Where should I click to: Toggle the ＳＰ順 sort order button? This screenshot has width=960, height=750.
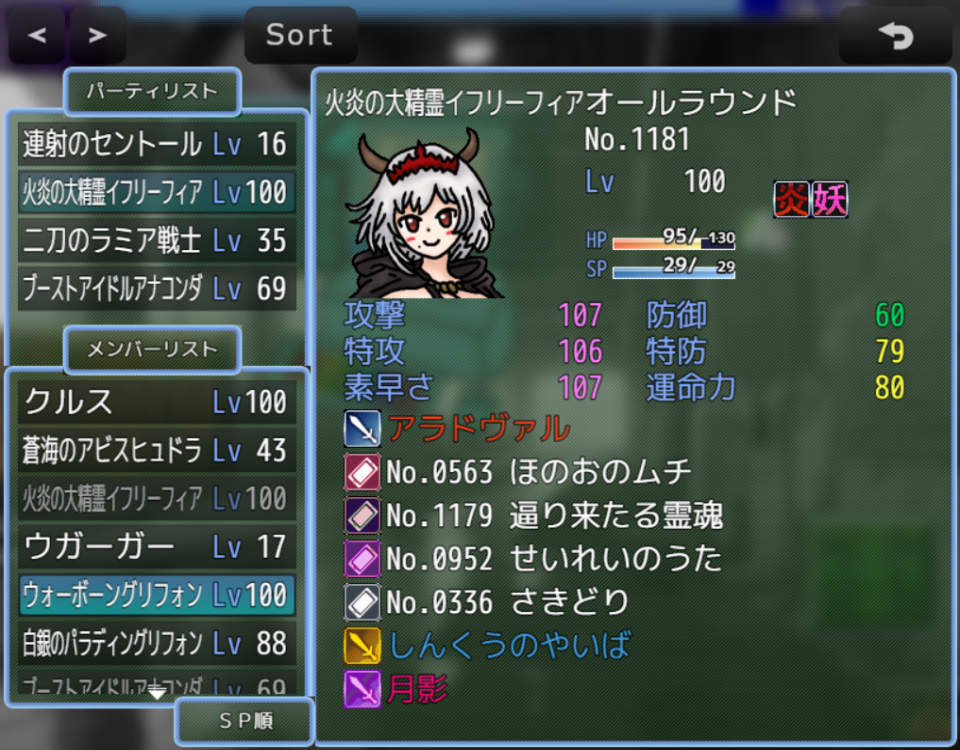coord(244,721)
